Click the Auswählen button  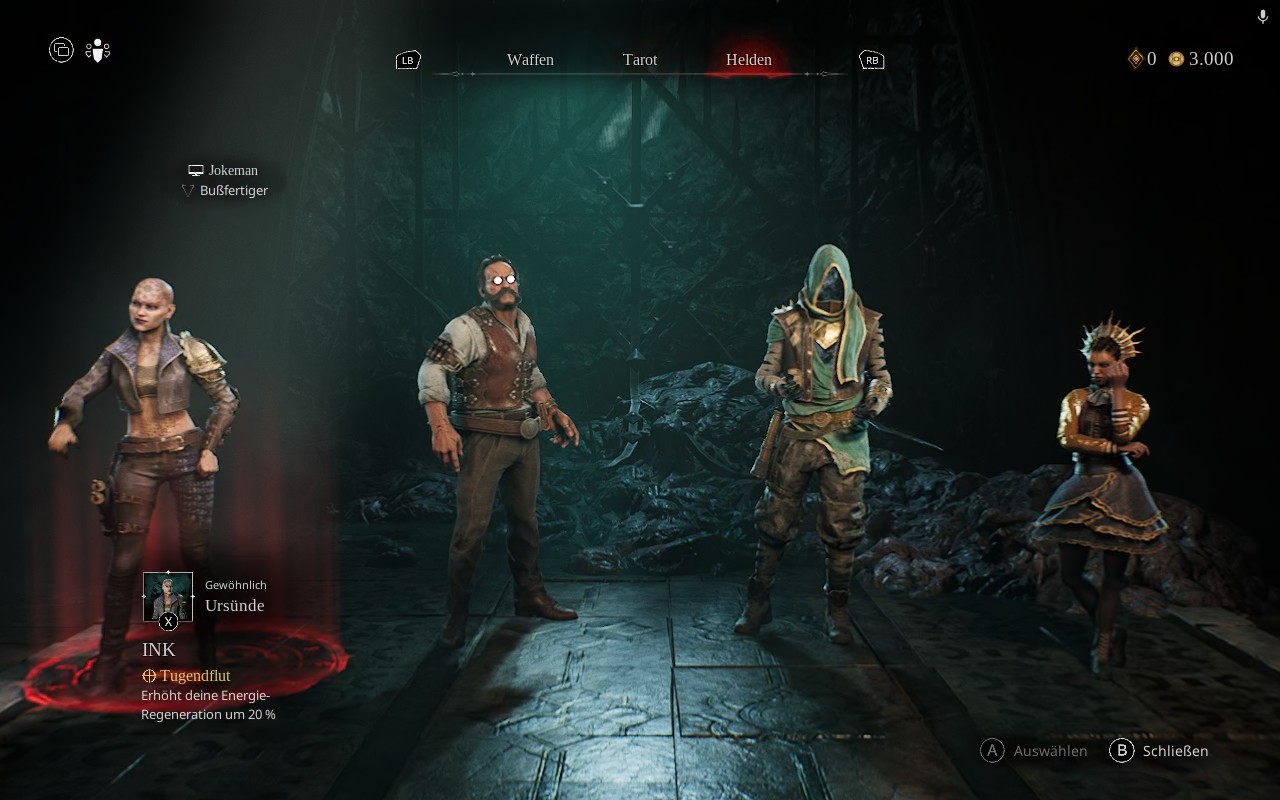(1035, 751)
